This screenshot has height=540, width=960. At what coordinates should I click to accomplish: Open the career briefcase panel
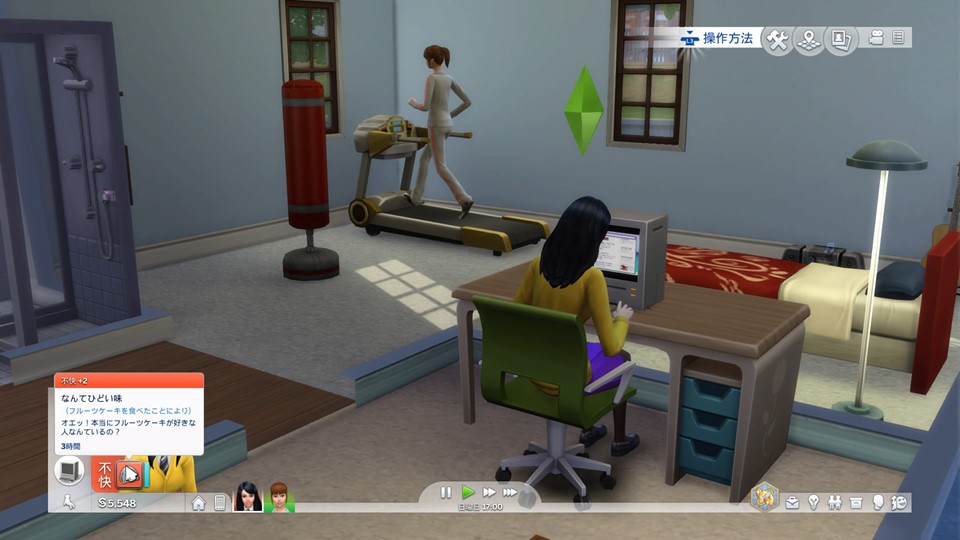tap(792, 502)
